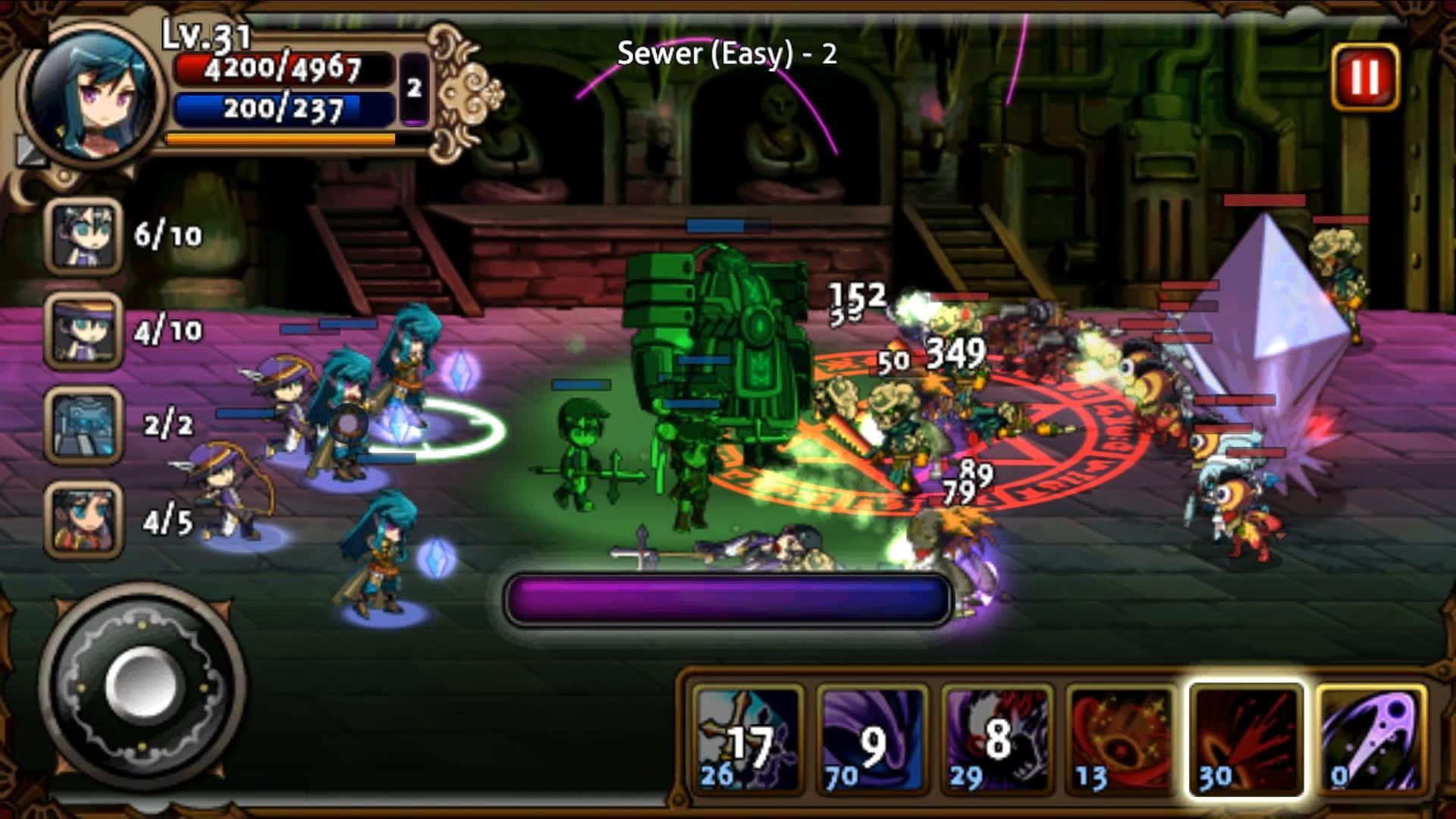Click the Sewer (Easy) - 2 stage title
Image resolution: width=1456 pixels, height=819 pixels.
click(x=724, y=55)
